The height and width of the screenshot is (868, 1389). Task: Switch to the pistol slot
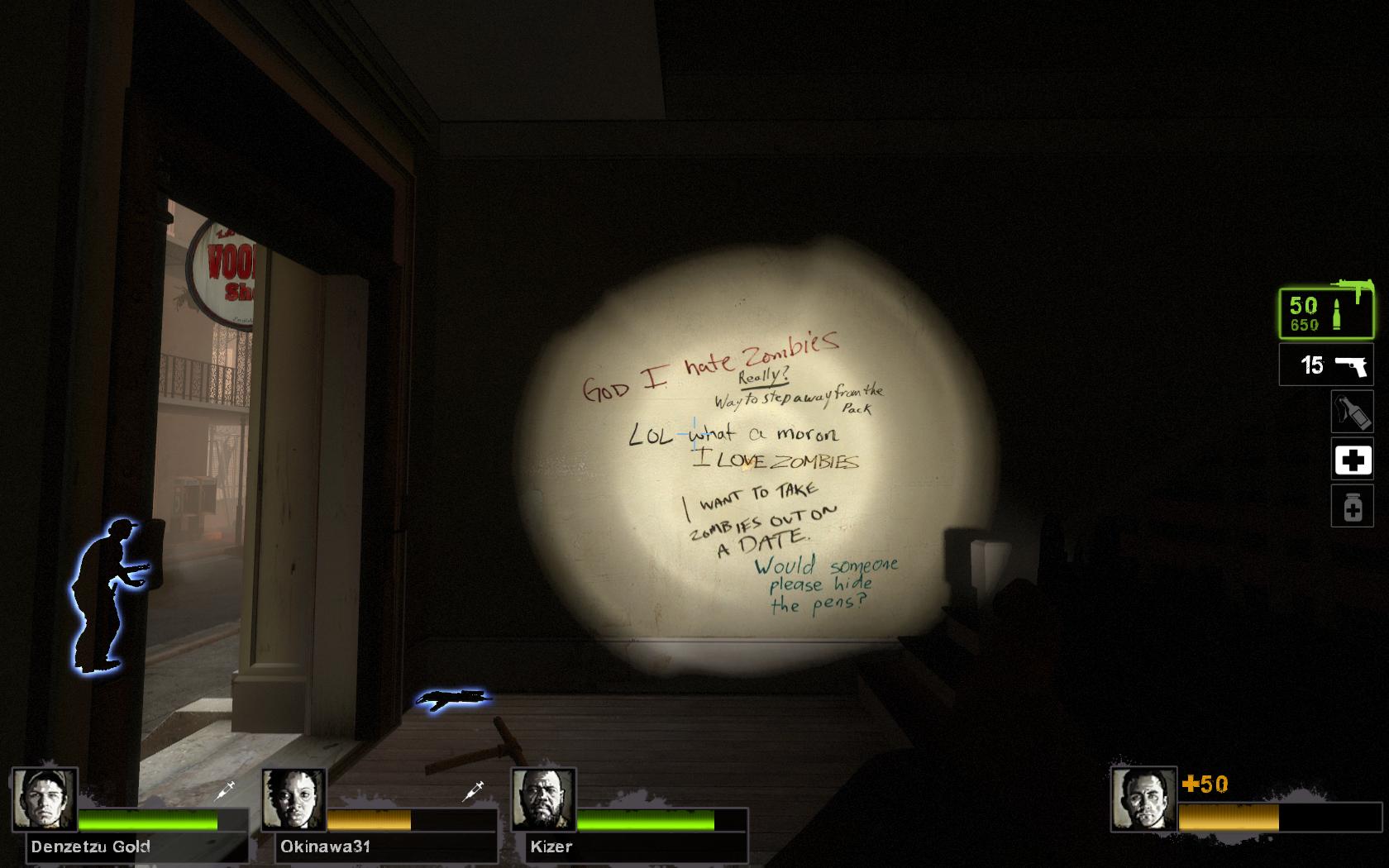click(x=1325, y=365)
